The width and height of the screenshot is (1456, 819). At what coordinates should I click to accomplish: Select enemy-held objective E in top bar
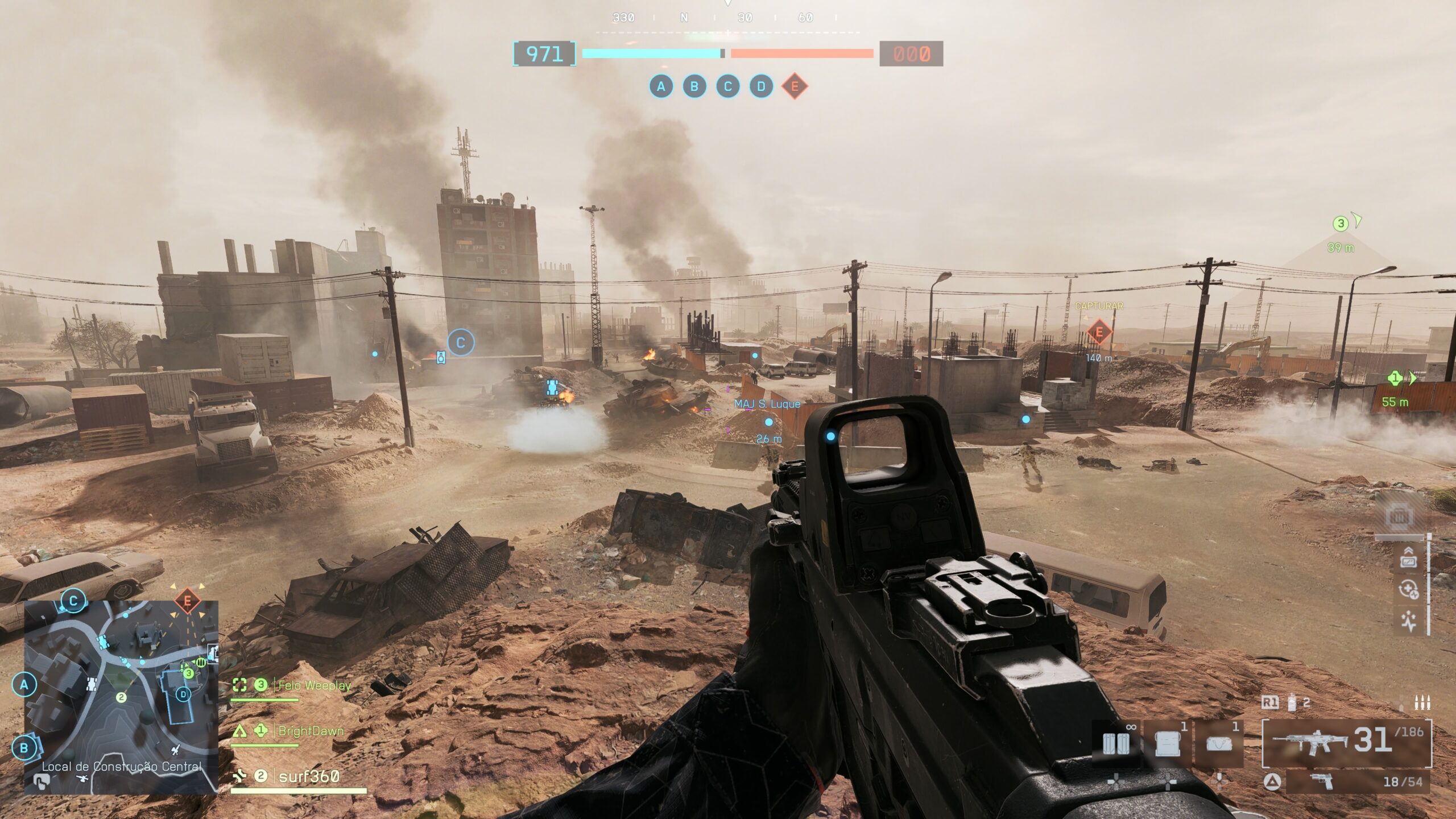[x=795, y=86]
